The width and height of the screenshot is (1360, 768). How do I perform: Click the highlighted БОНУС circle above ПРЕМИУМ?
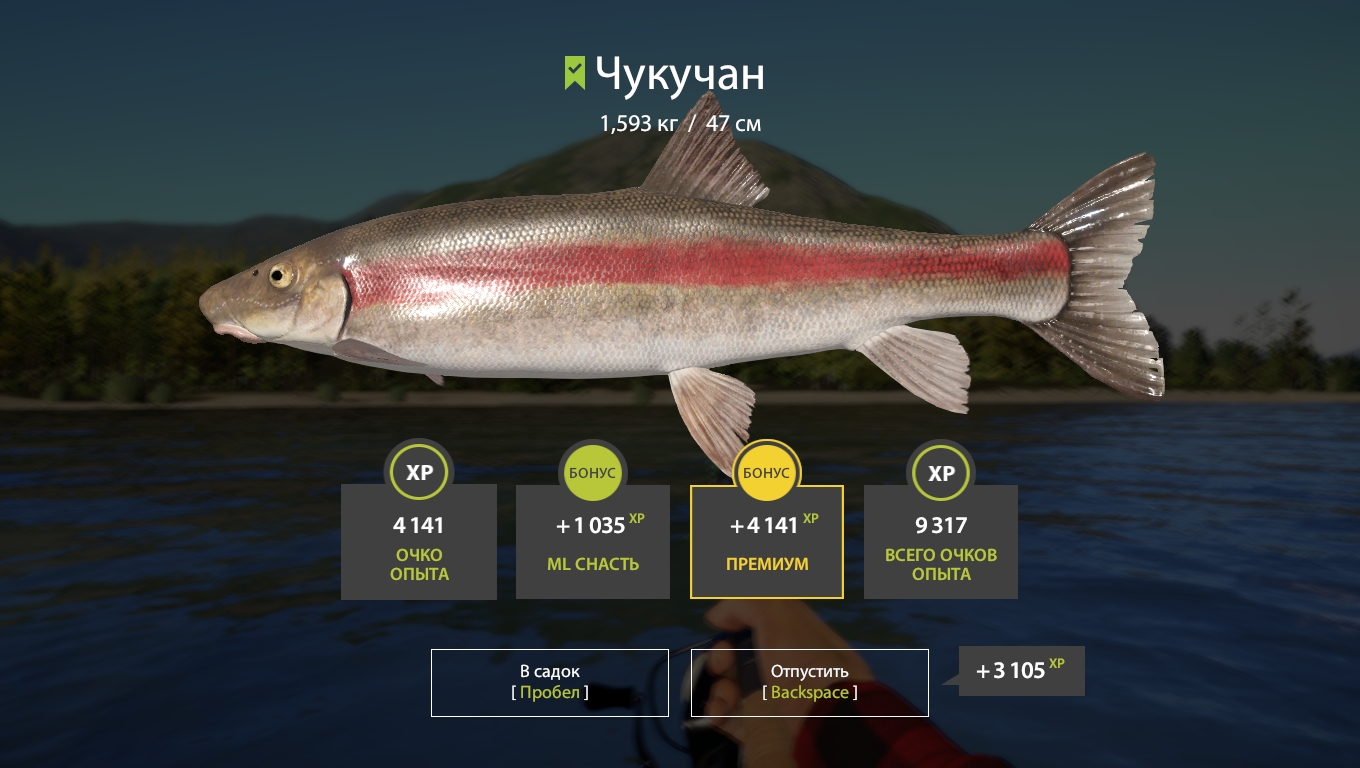[767, 472]
